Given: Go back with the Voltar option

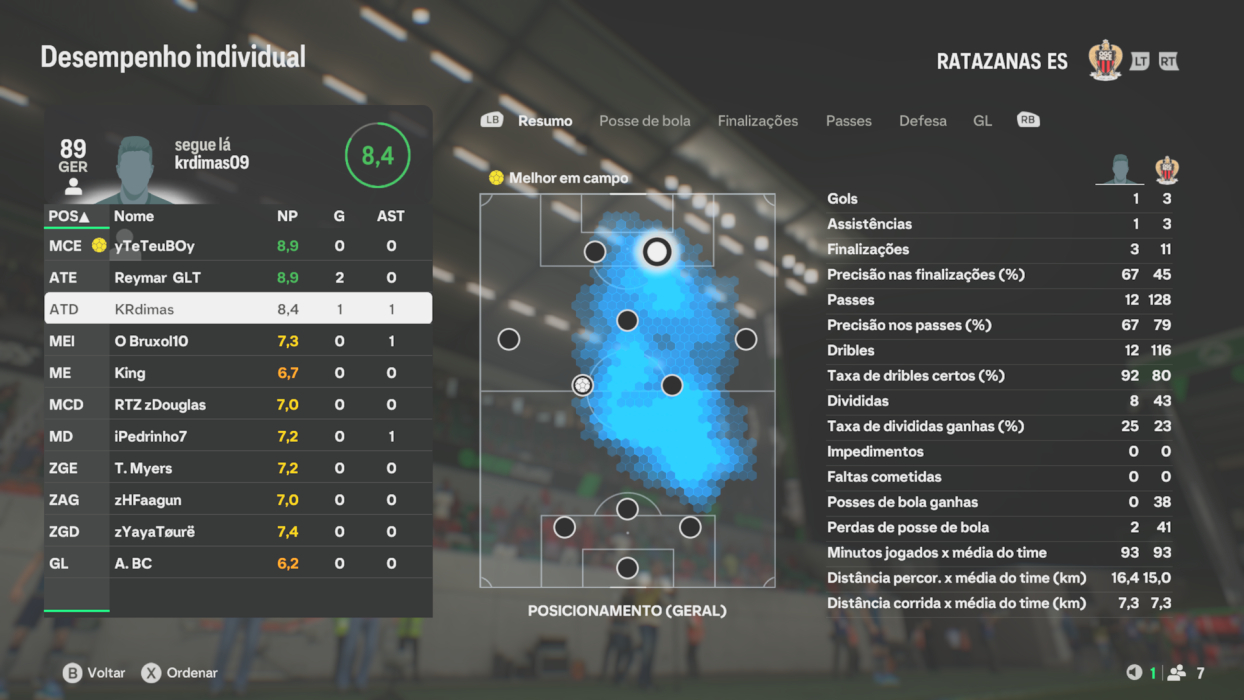Looking at the screenshot, I should pos(96,673).
